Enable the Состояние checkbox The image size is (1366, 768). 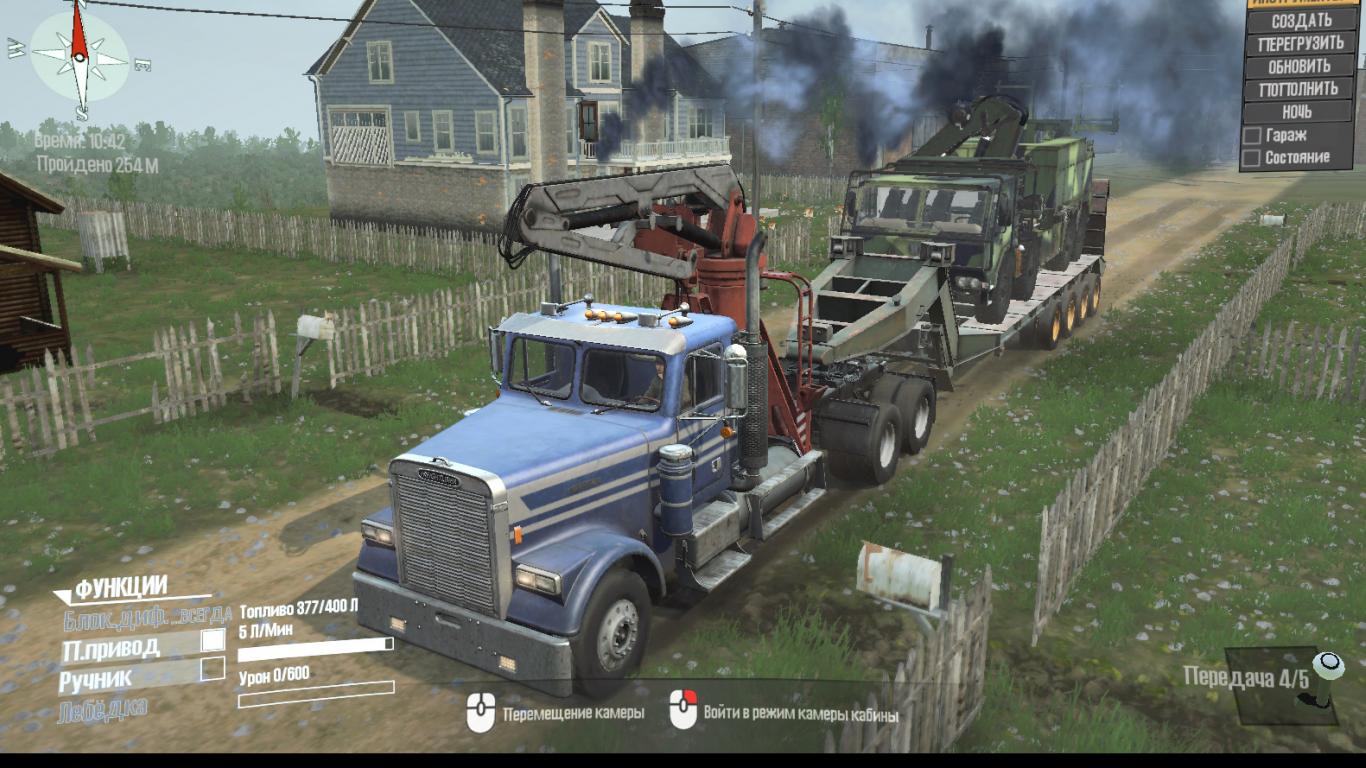(x=1251, y=158)
